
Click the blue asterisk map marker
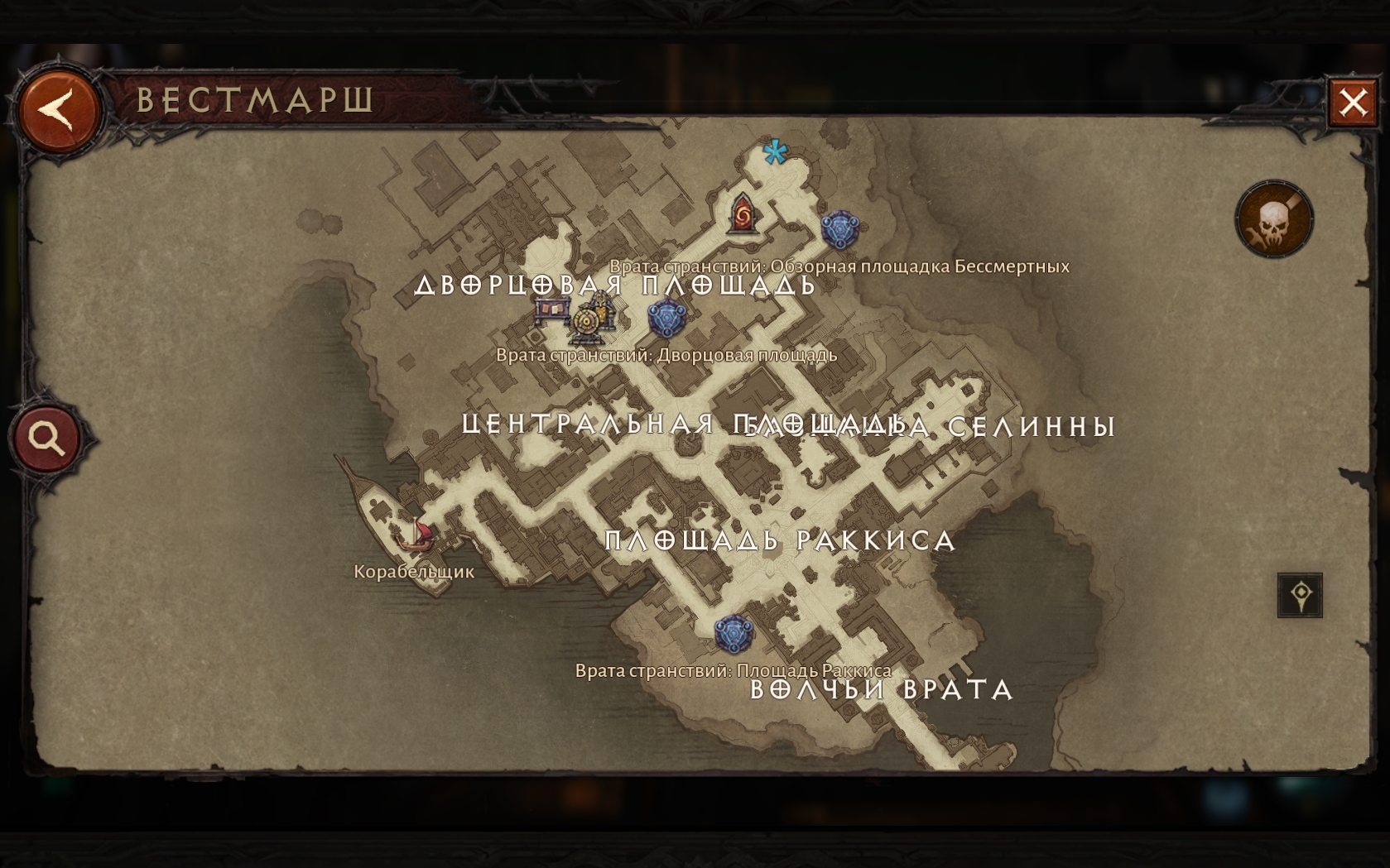click(x=775, y=152)
